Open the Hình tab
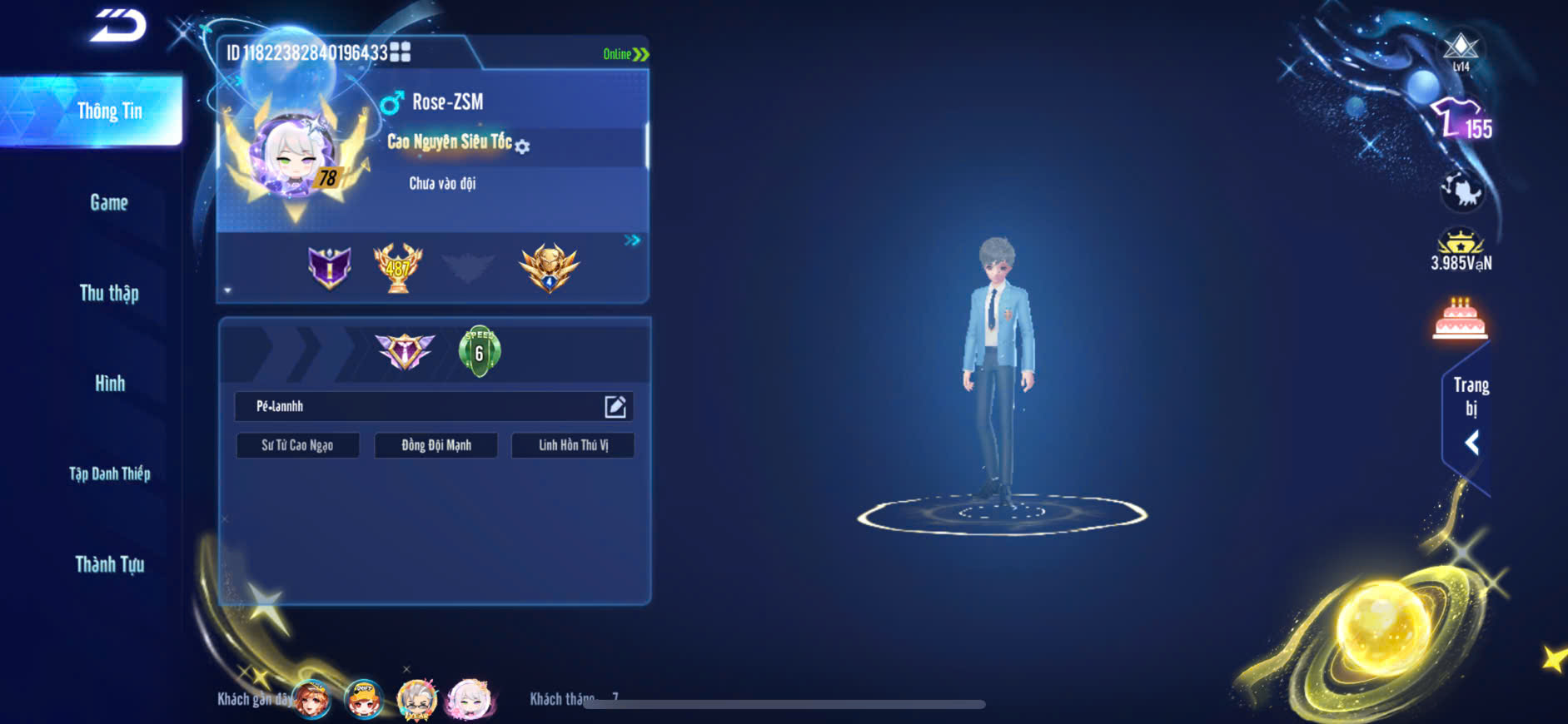 click(109, 384)
